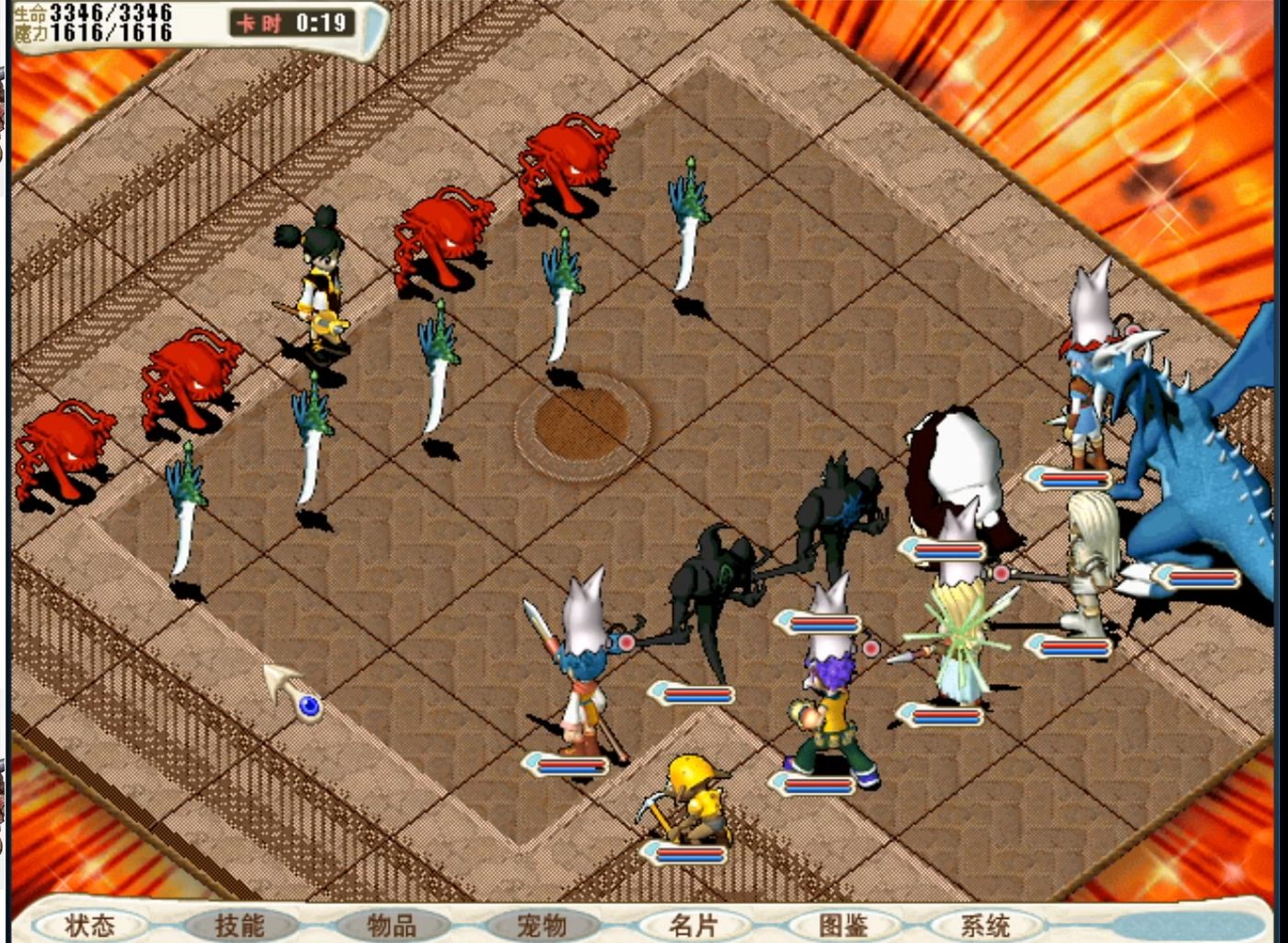Open the 系统 system menu
Viewport: 1288px width, 943px height.
[986, 925]
